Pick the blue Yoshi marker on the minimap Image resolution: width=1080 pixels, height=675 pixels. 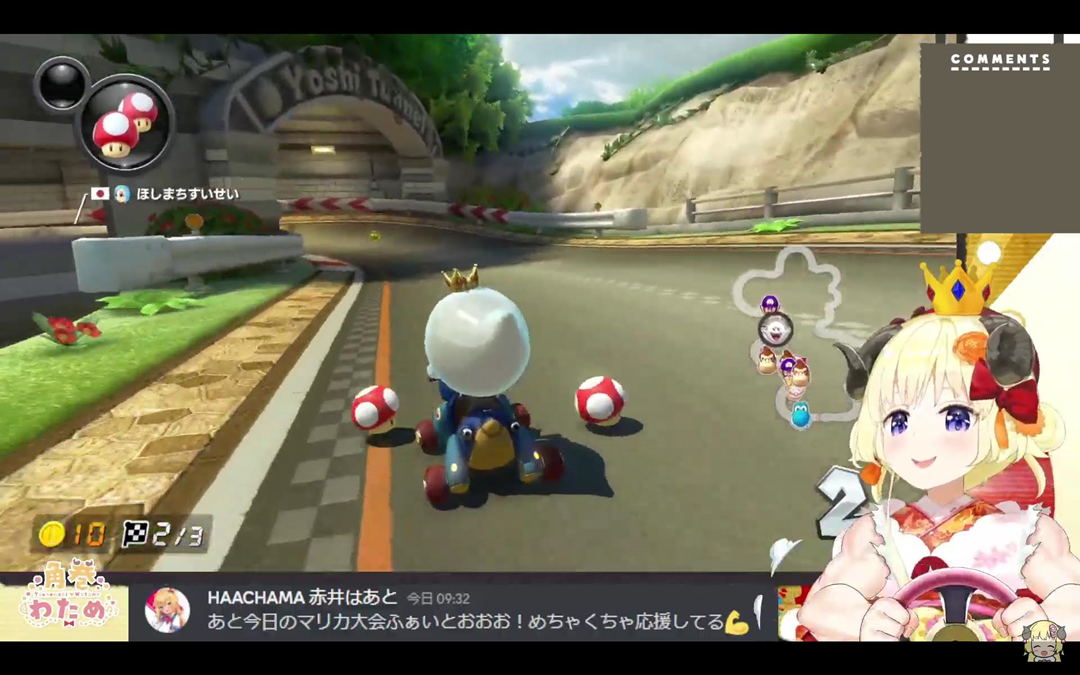click(800, 414)
